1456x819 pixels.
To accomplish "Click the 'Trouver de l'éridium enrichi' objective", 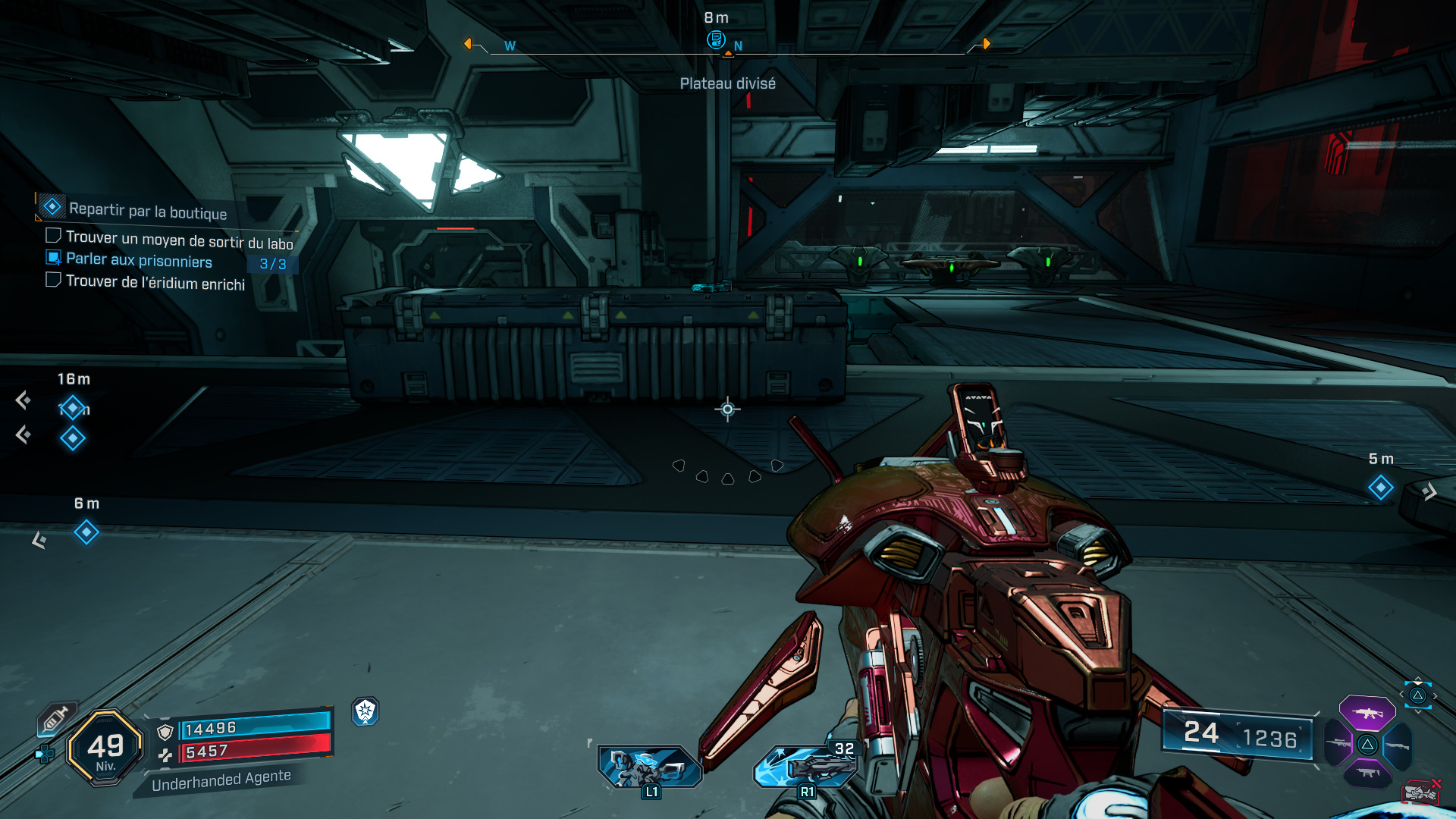I will [x=155, y=282].
